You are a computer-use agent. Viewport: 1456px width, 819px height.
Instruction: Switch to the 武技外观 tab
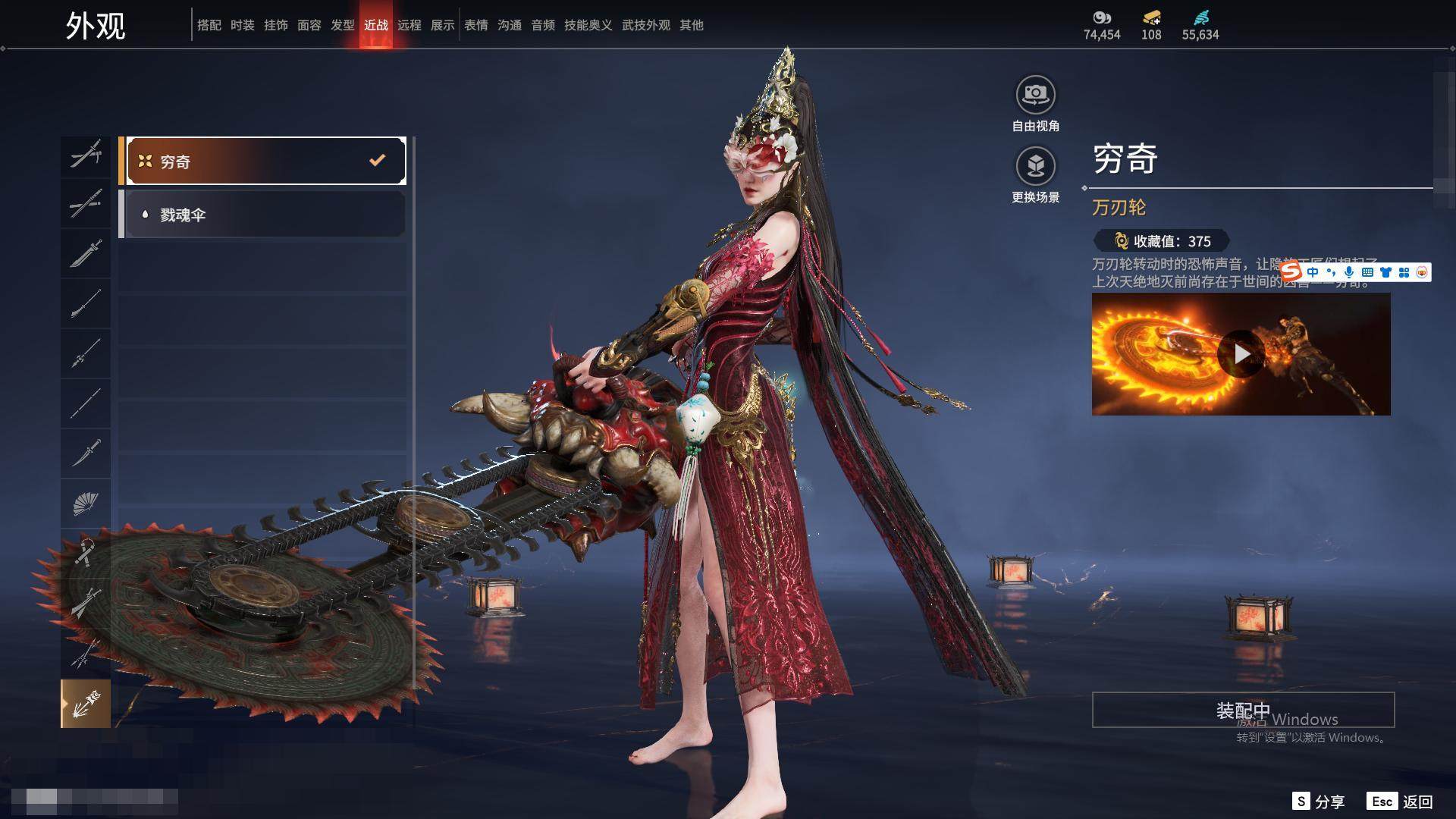pos(645,25)
